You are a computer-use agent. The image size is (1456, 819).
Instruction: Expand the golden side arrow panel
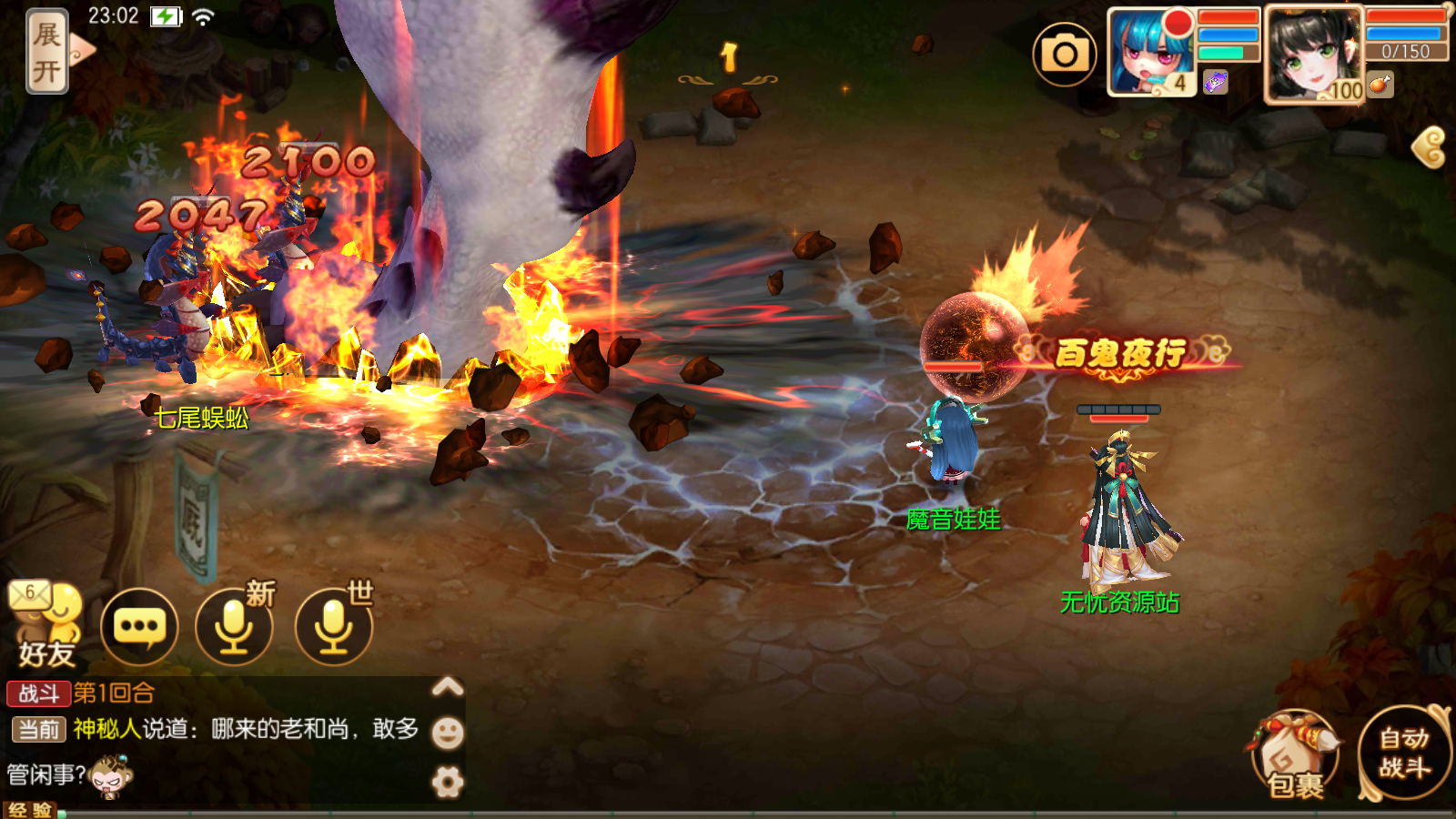pyautogui.click(x=1431, y=147)
